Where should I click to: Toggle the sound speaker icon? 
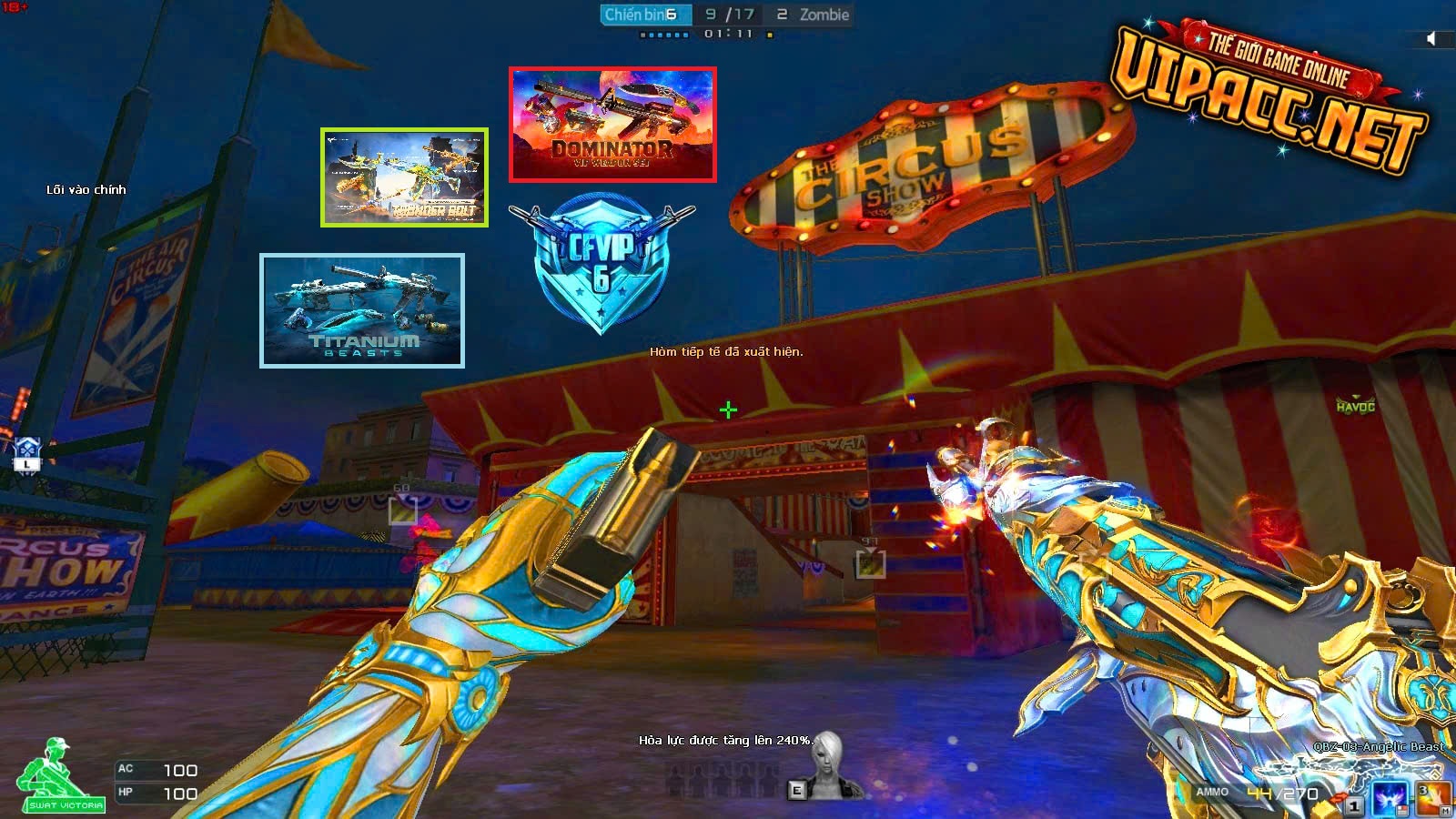coord(1431,38)
